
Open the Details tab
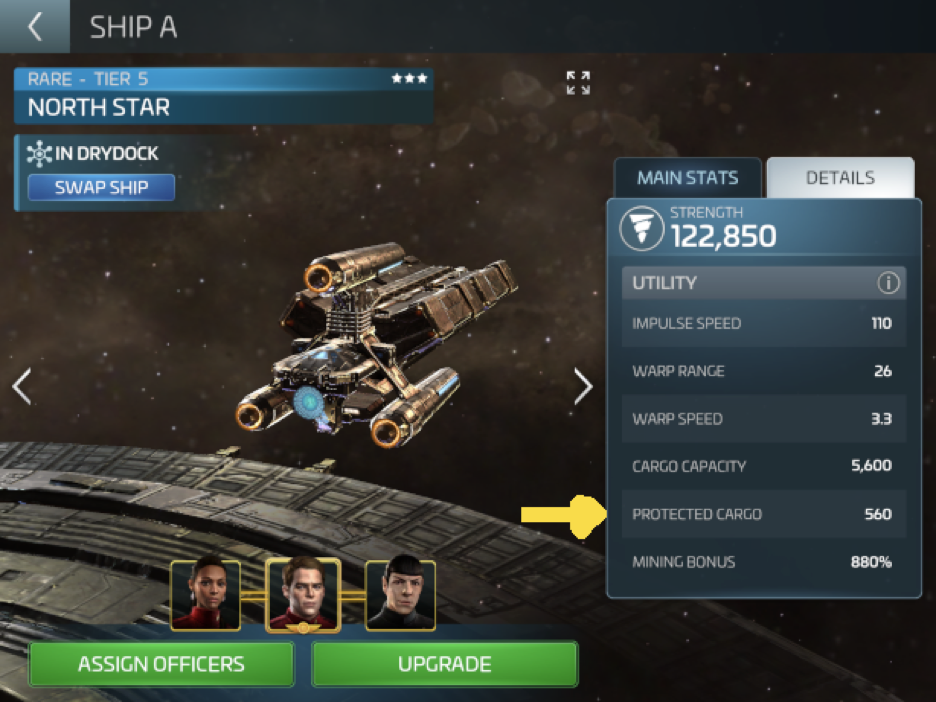coord(840,178)
